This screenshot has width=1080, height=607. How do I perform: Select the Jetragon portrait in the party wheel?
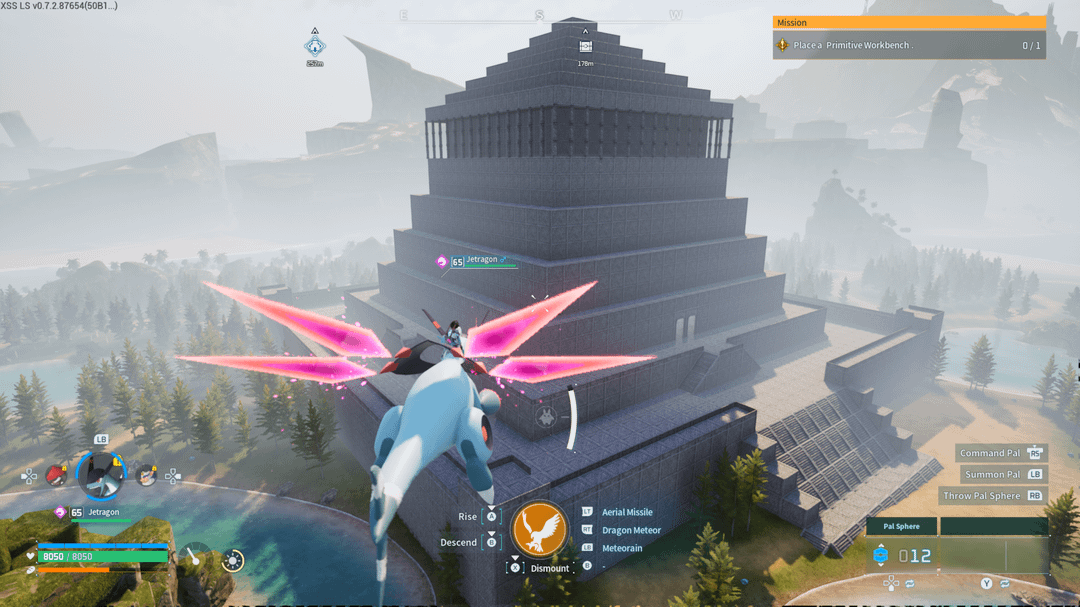coord(100,474)
